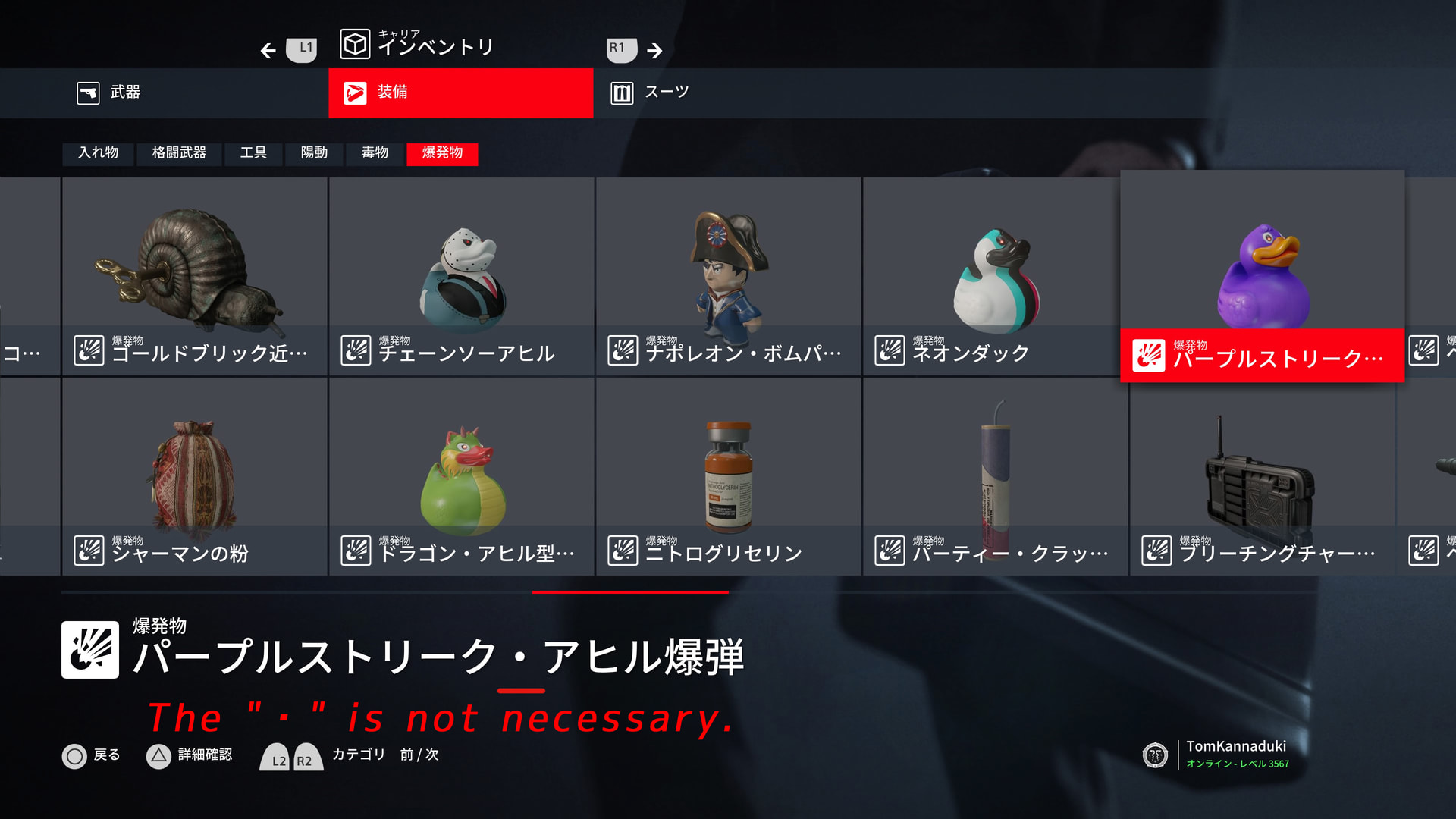This screenshot has width=1456, height=819.
Task: Select the party cracker firework item
Action: [x=995, y=476]
